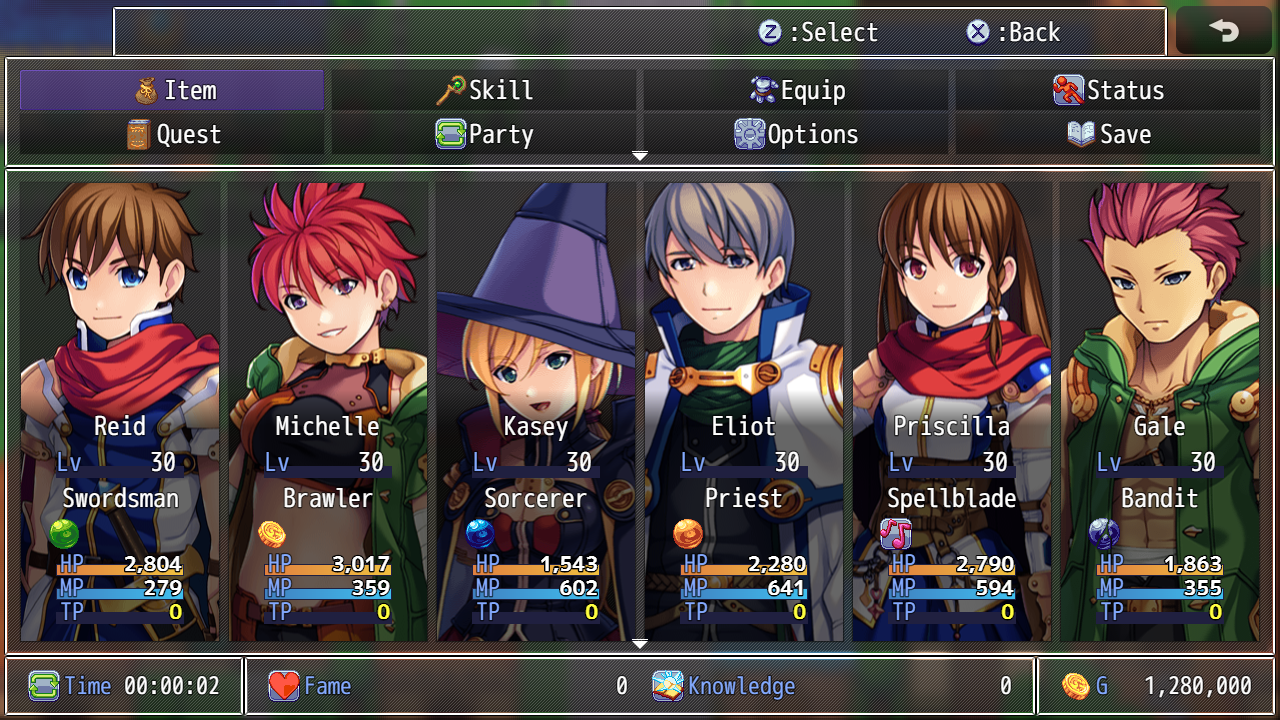This screenshot has width=1280, height=720.
Task: Click the back arrow button
Action: coord(1223,31)
